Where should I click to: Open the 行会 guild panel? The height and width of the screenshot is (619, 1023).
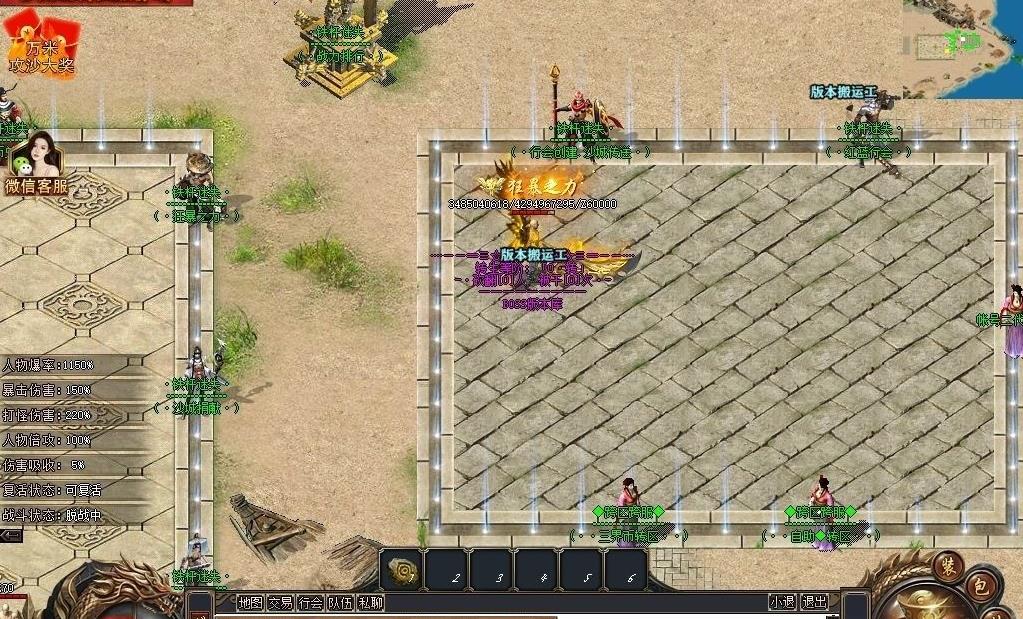pos(310,602)
